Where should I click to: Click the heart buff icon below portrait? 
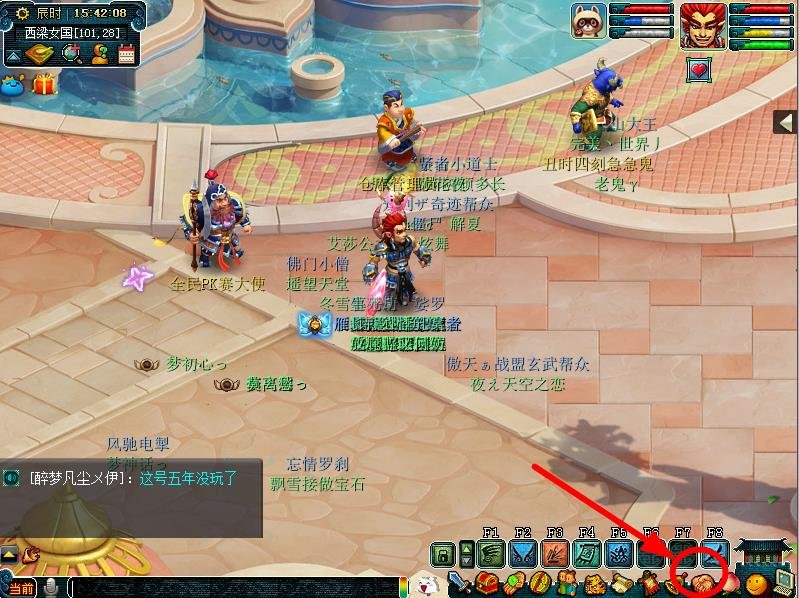698,69
